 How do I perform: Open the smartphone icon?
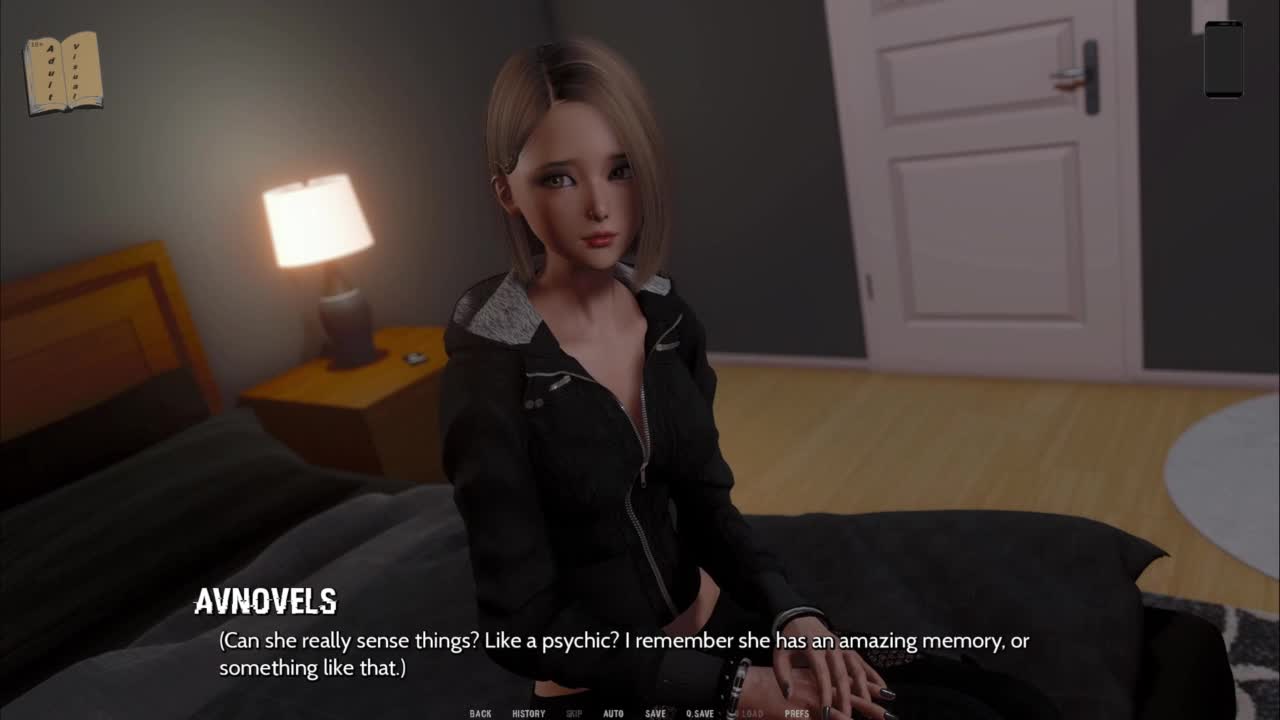tap(1223, 60)
